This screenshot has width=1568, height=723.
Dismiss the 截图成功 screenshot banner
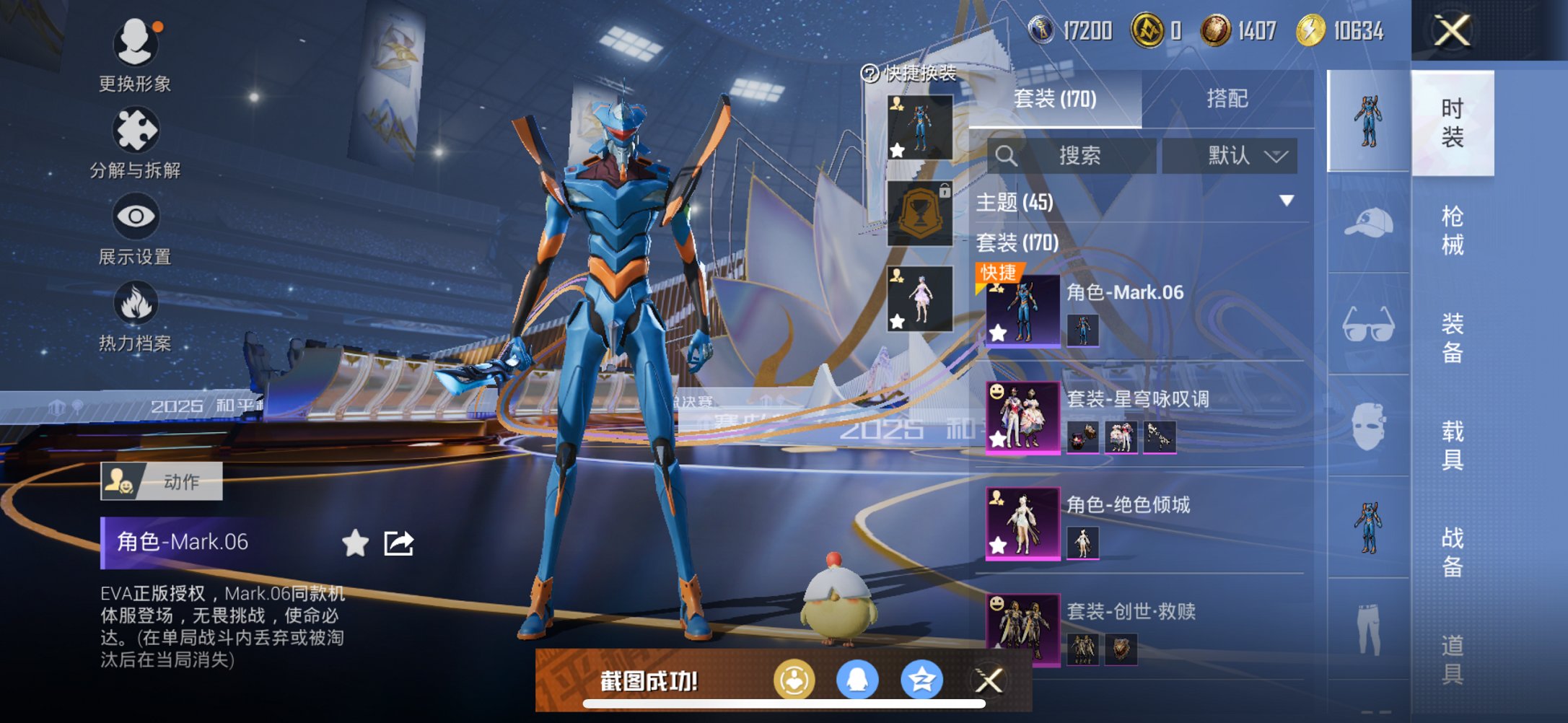pyautogui.click(x=989, y=680)
